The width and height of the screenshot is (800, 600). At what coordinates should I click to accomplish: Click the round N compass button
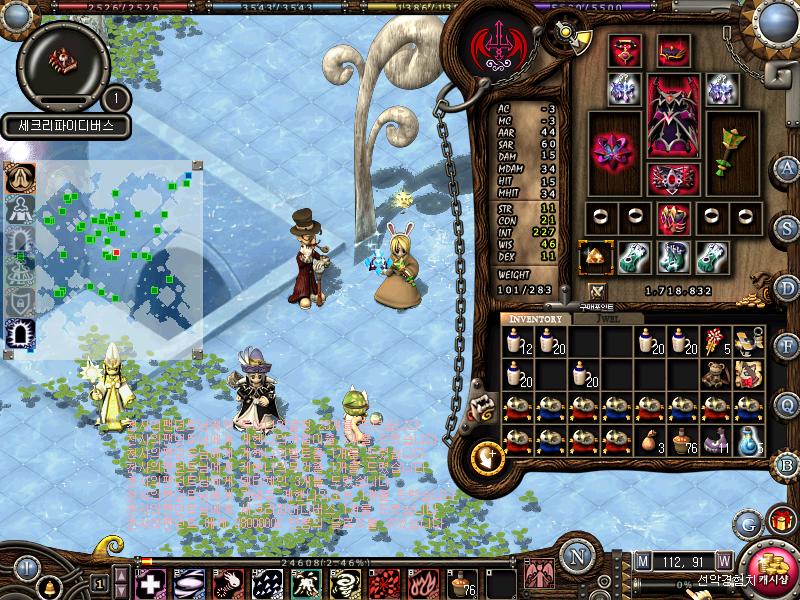click(575, 556)
